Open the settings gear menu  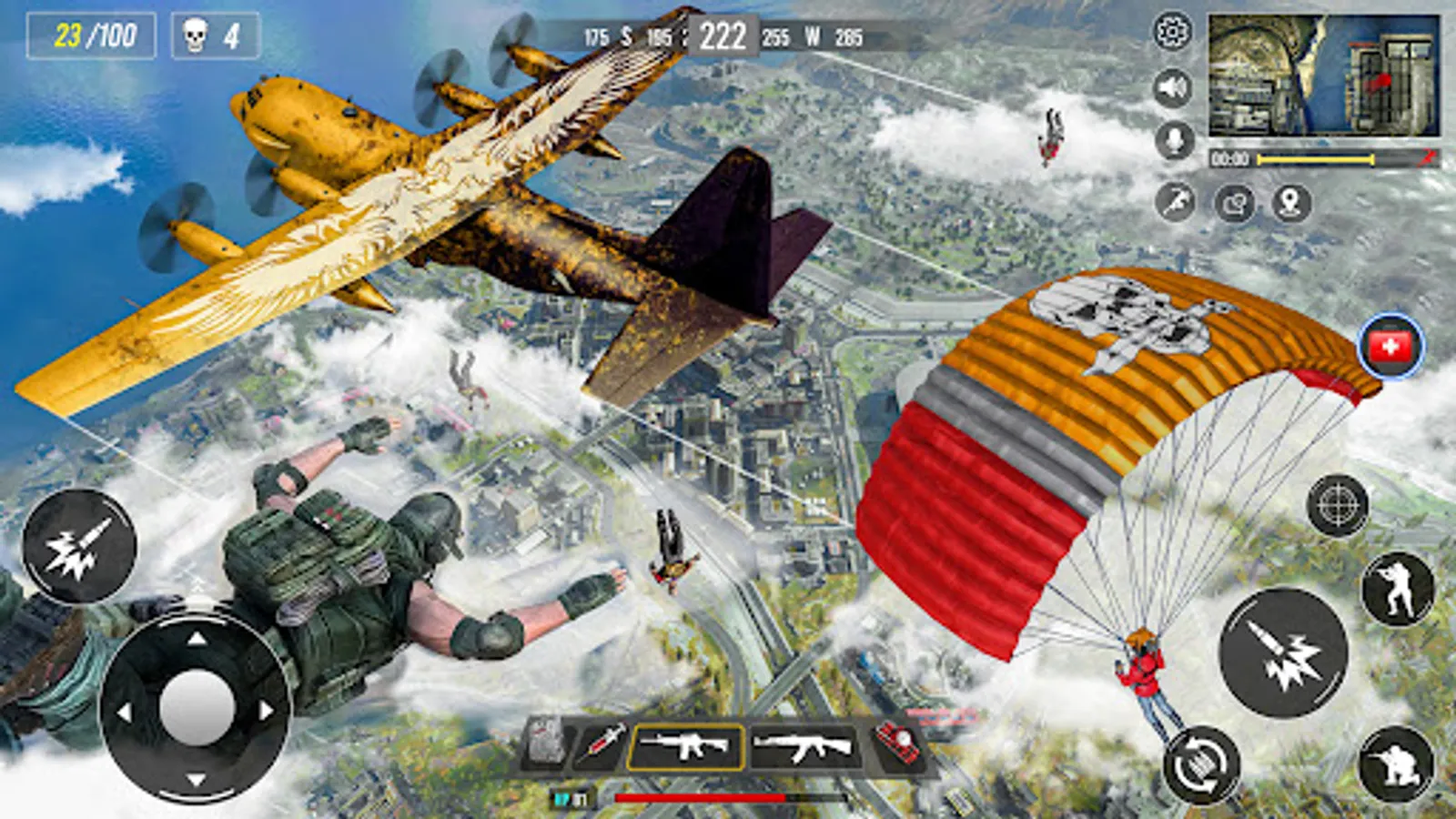[1172, 32]
